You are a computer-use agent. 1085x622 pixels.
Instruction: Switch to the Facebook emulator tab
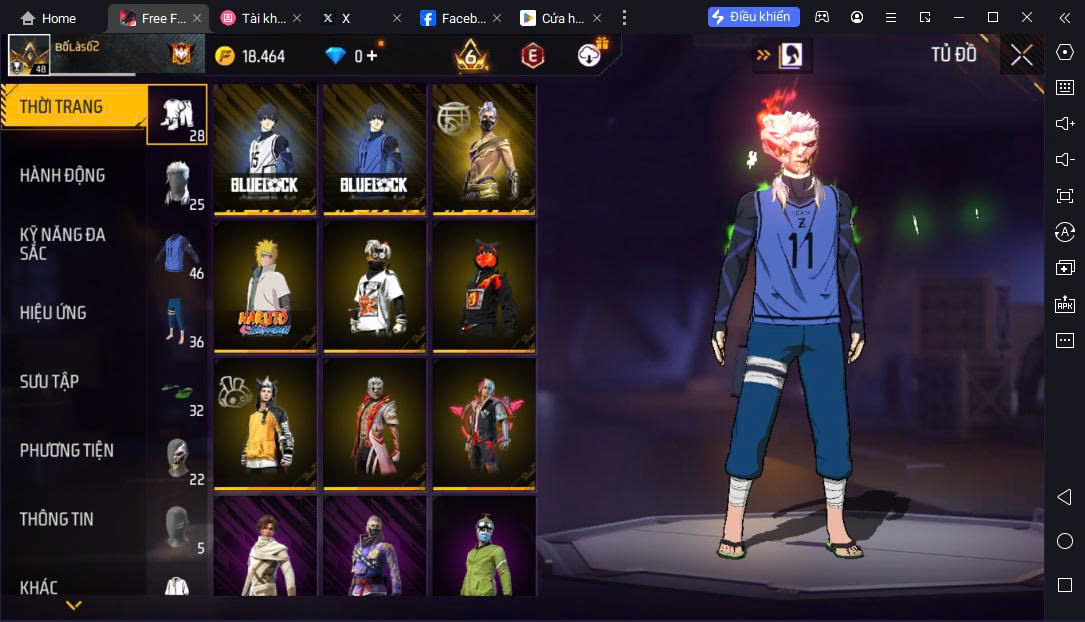coord(453,18)
